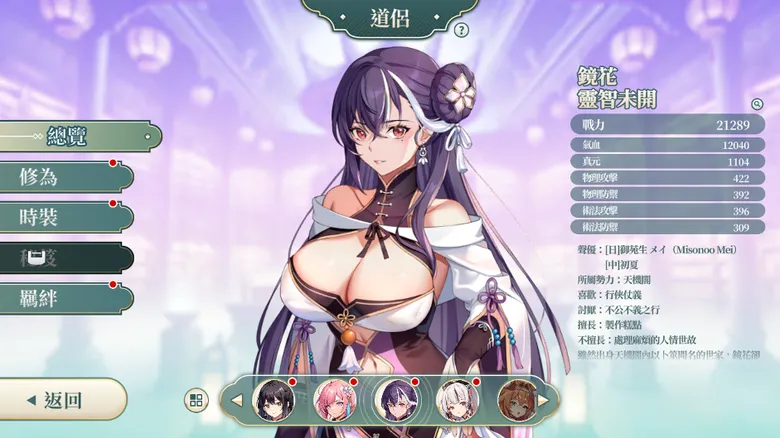Select the brown-haired companion portrait
Image resolution: width=780 pixels, height=438 pixels.
(x=517, y=400)
